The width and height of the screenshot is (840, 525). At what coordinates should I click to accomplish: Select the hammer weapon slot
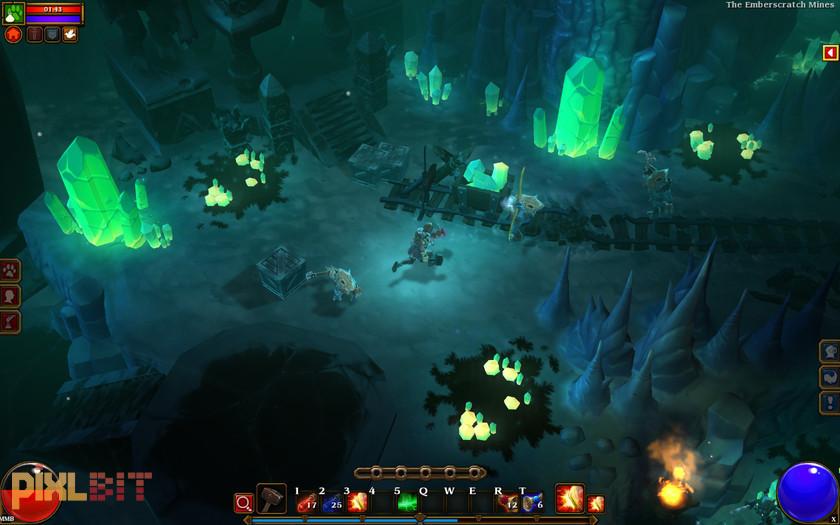click(x=271, y=499)
